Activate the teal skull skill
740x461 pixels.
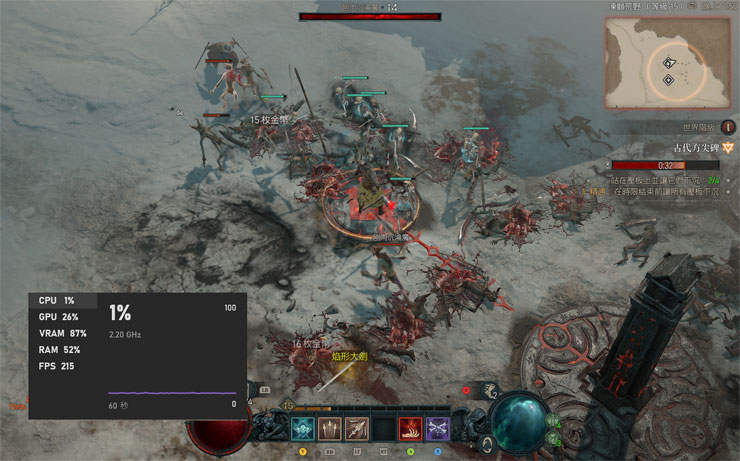click(x=302, y=429)
